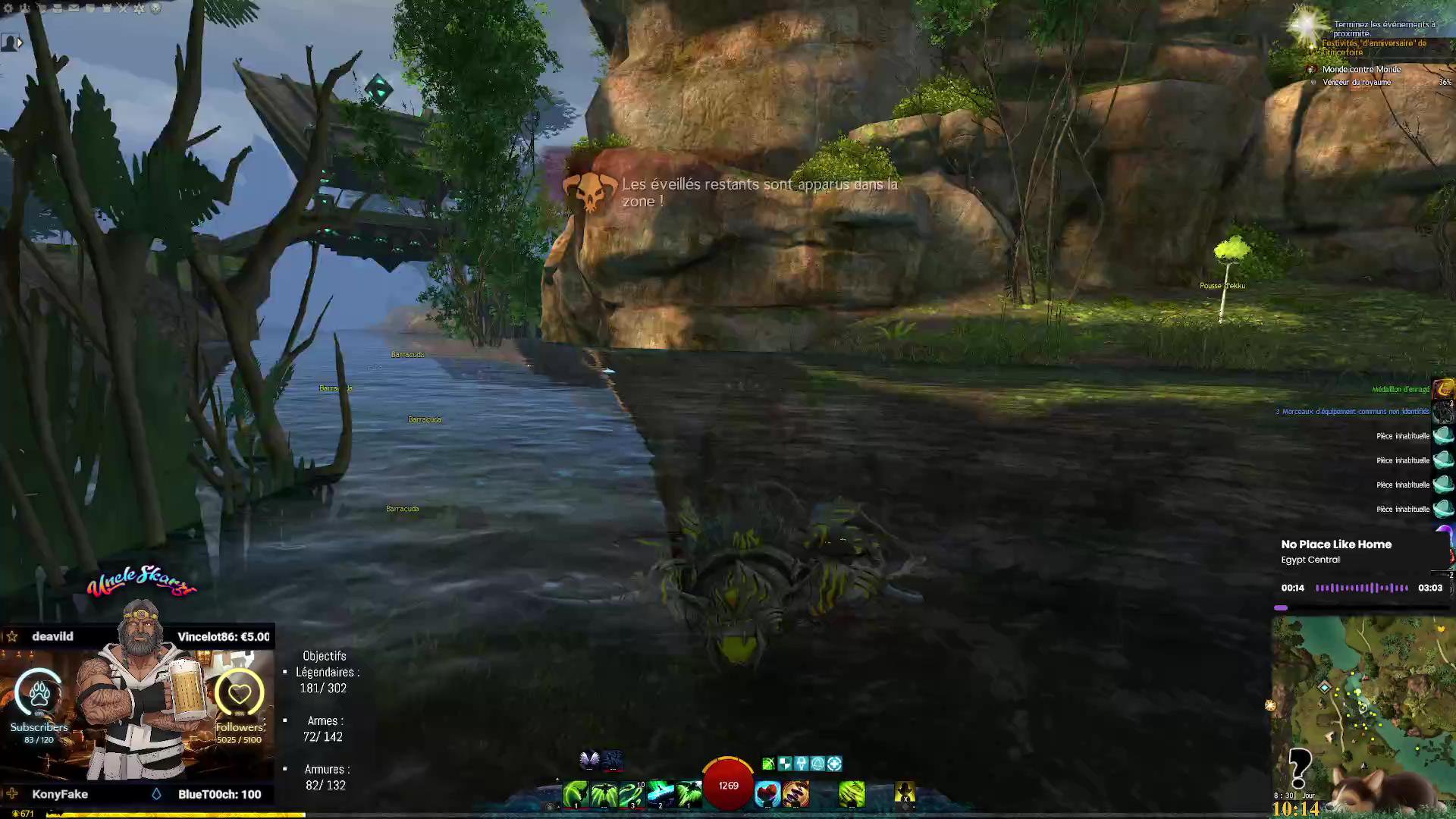Expand the party portrait arrow
Viewport: 1456px width, 819px height.
[20, 43]
